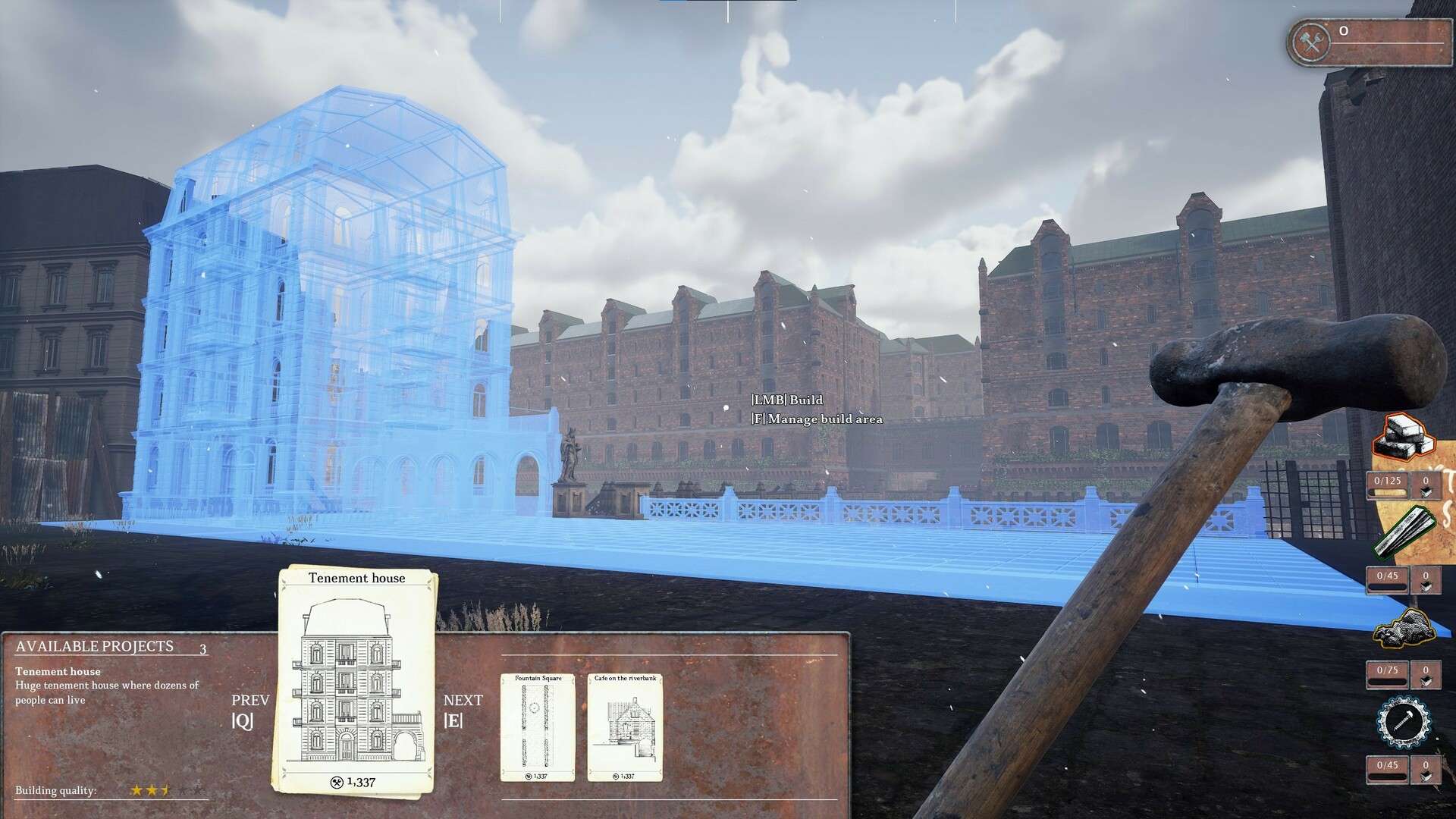Click the Build prompt label
The height and width of the screenshot is (819, 1456).
tap(787, 400)
